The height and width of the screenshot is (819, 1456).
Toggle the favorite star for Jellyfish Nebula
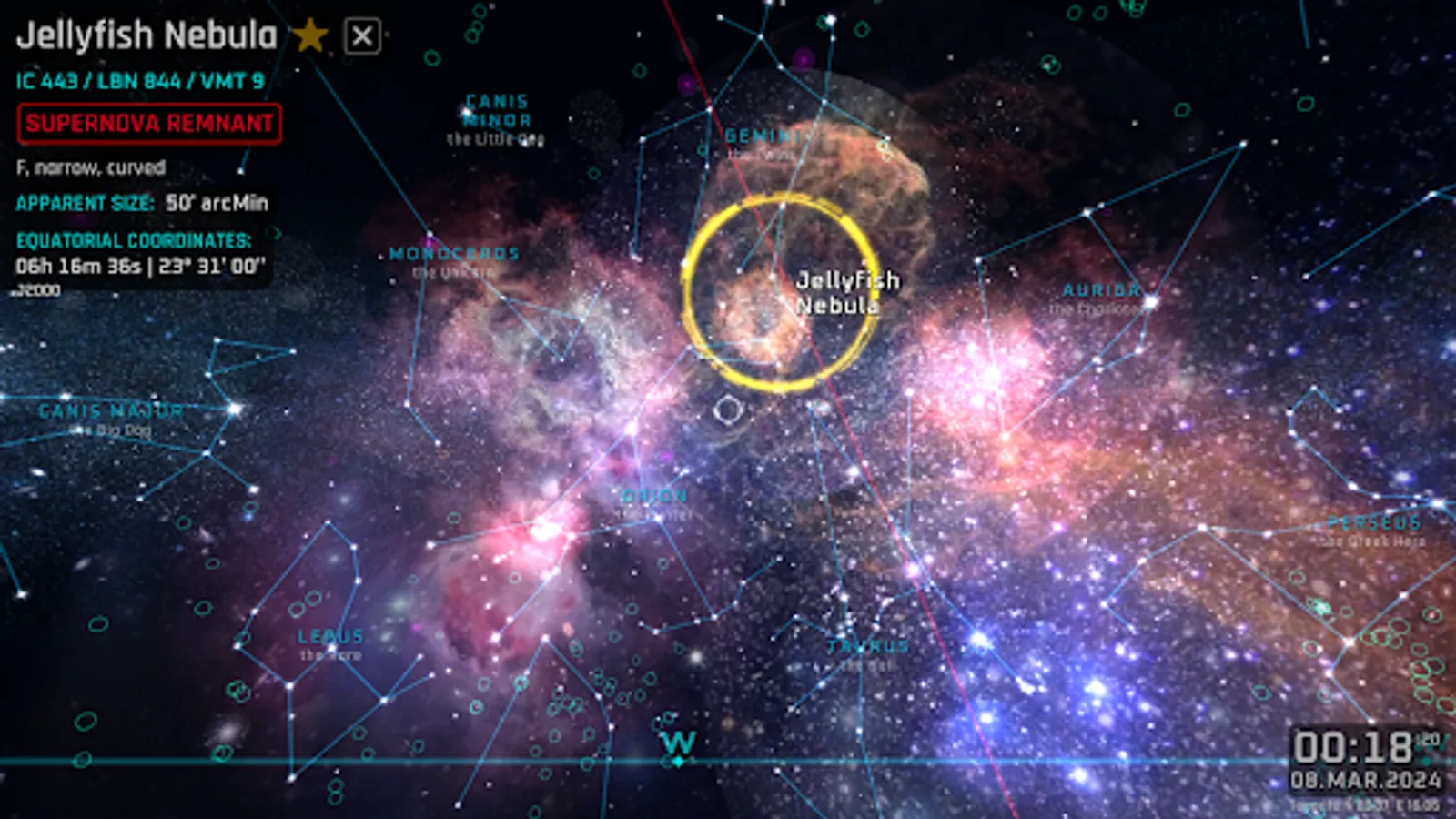tap(311, 35)
